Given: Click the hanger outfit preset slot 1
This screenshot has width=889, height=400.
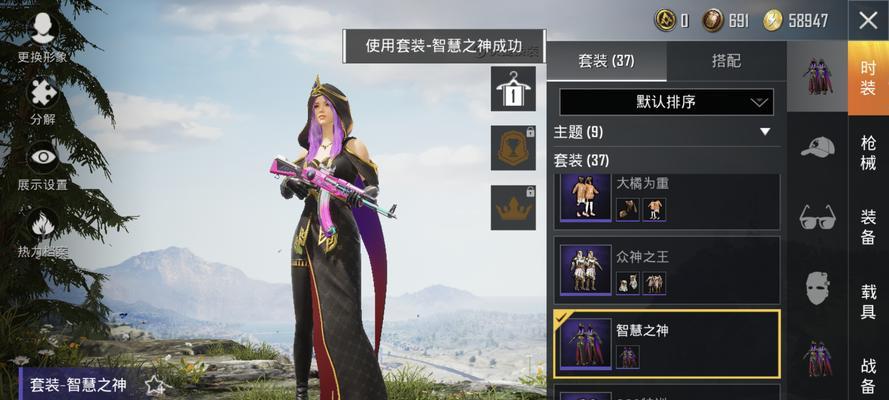Looking at the screenshot, I should (x=513, y=89).
